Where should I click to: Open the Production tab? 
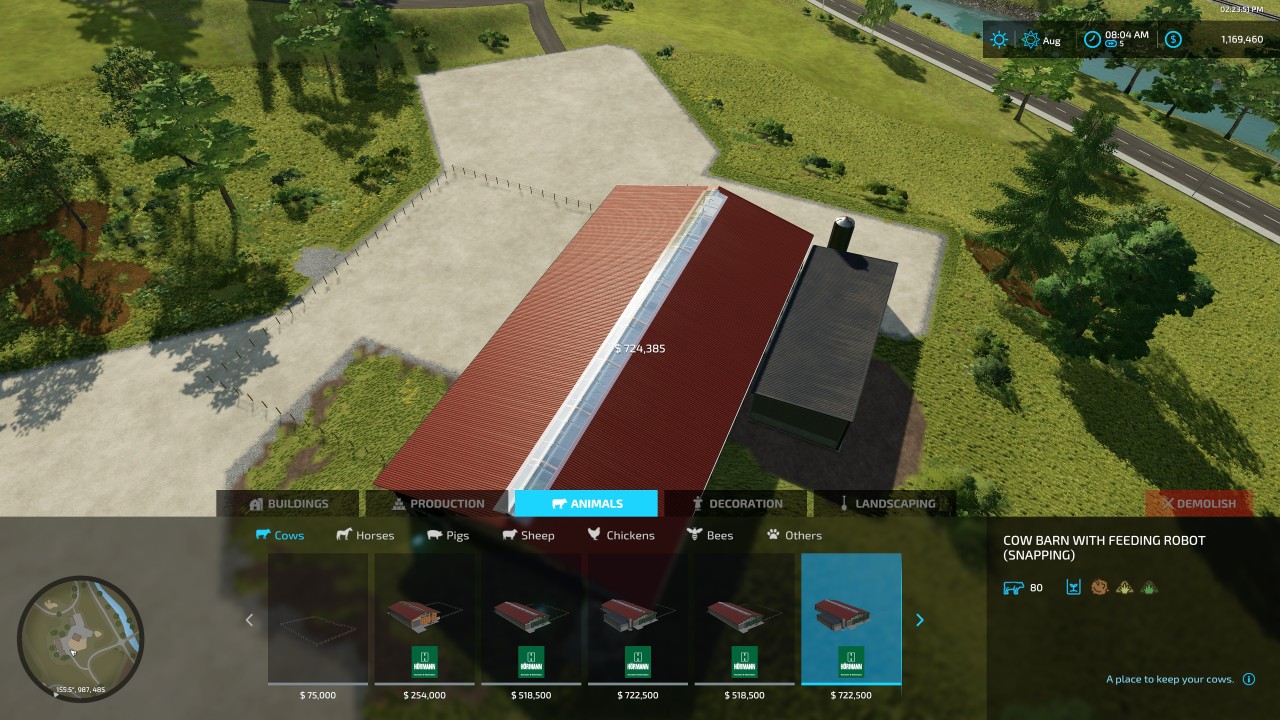(x=438, y=504)
